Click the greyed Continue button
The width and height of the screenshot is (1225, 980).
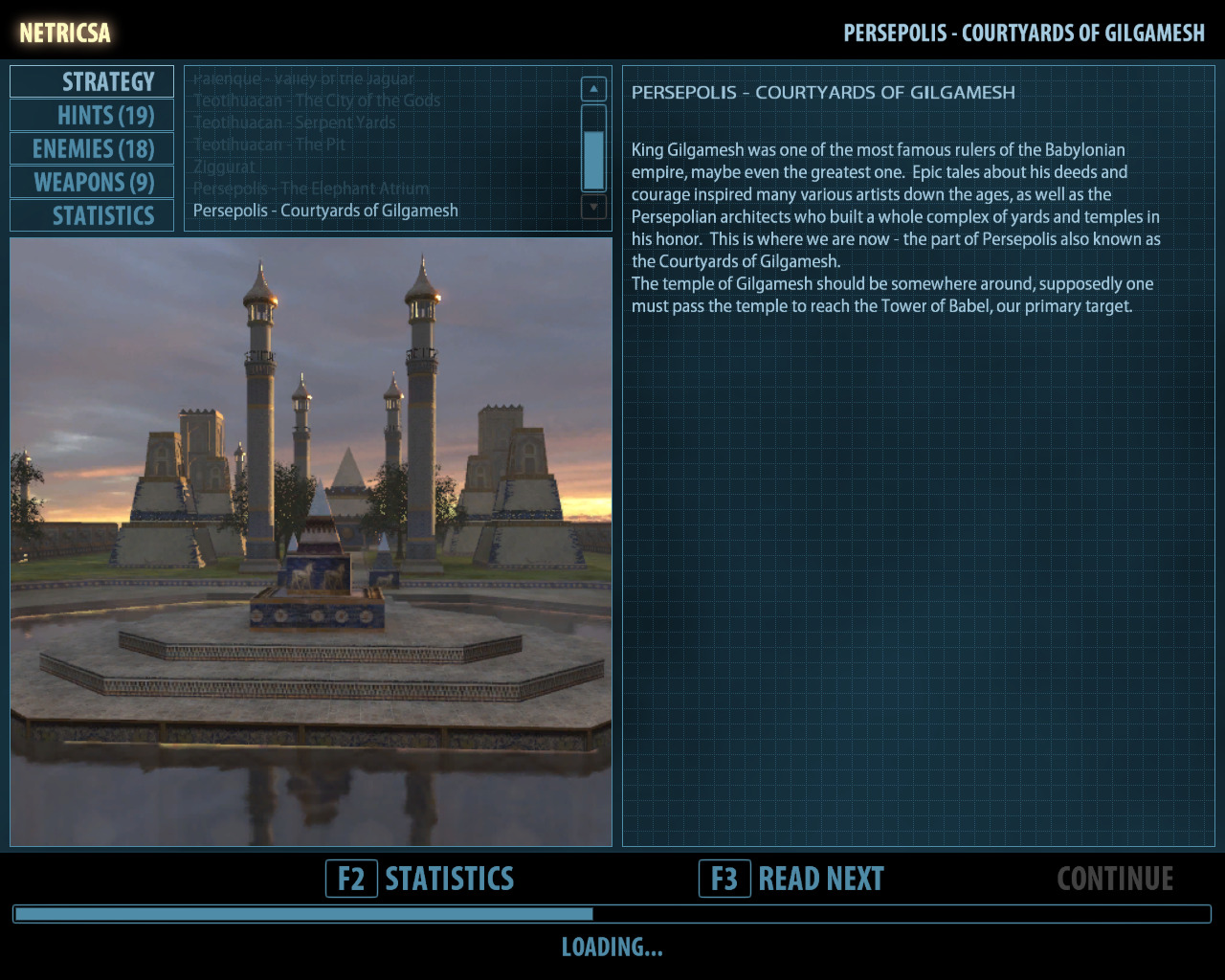click(x=1115, y=879)
